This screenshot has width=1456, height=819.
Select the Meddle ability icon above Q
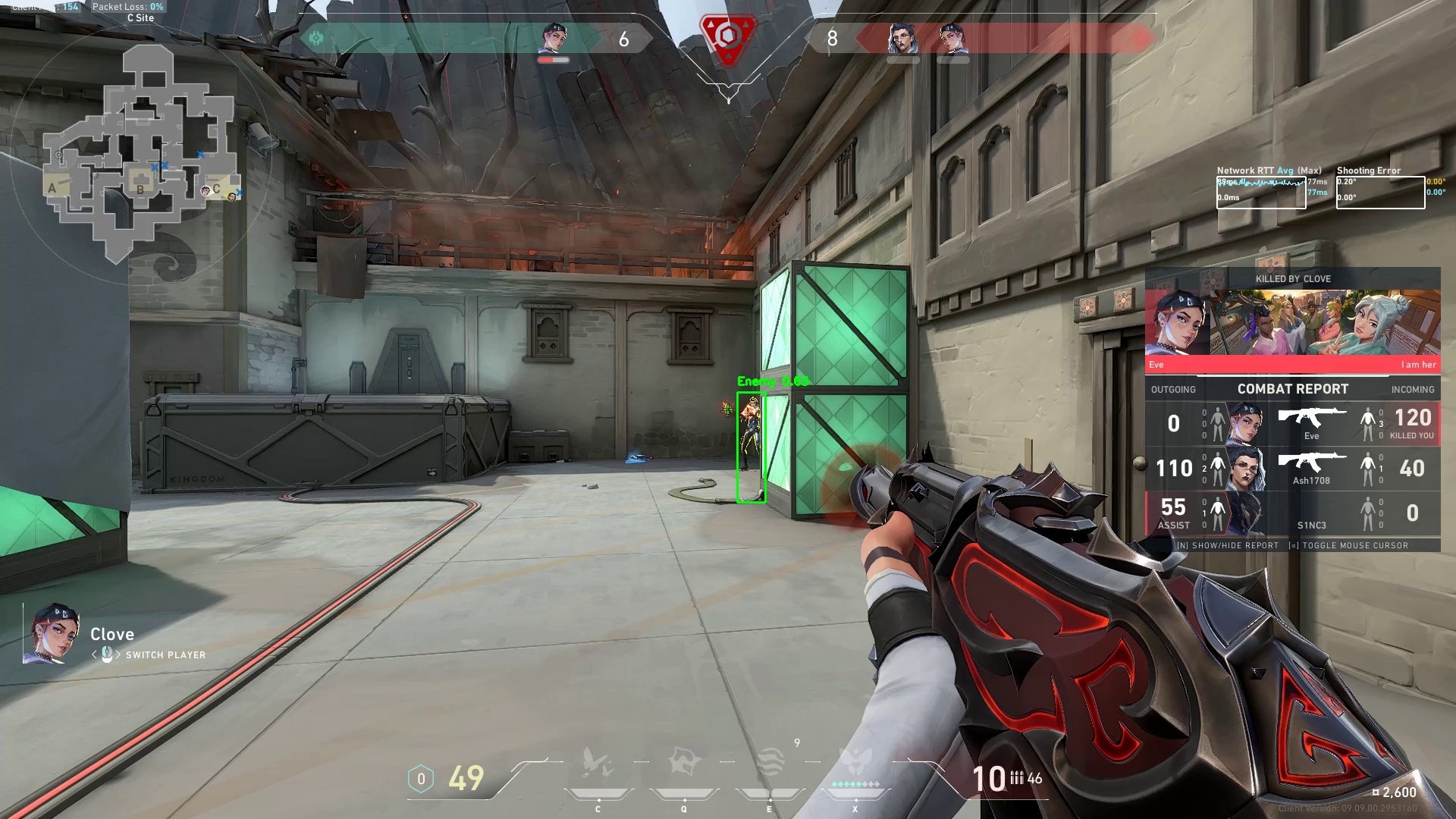point(684,763)
